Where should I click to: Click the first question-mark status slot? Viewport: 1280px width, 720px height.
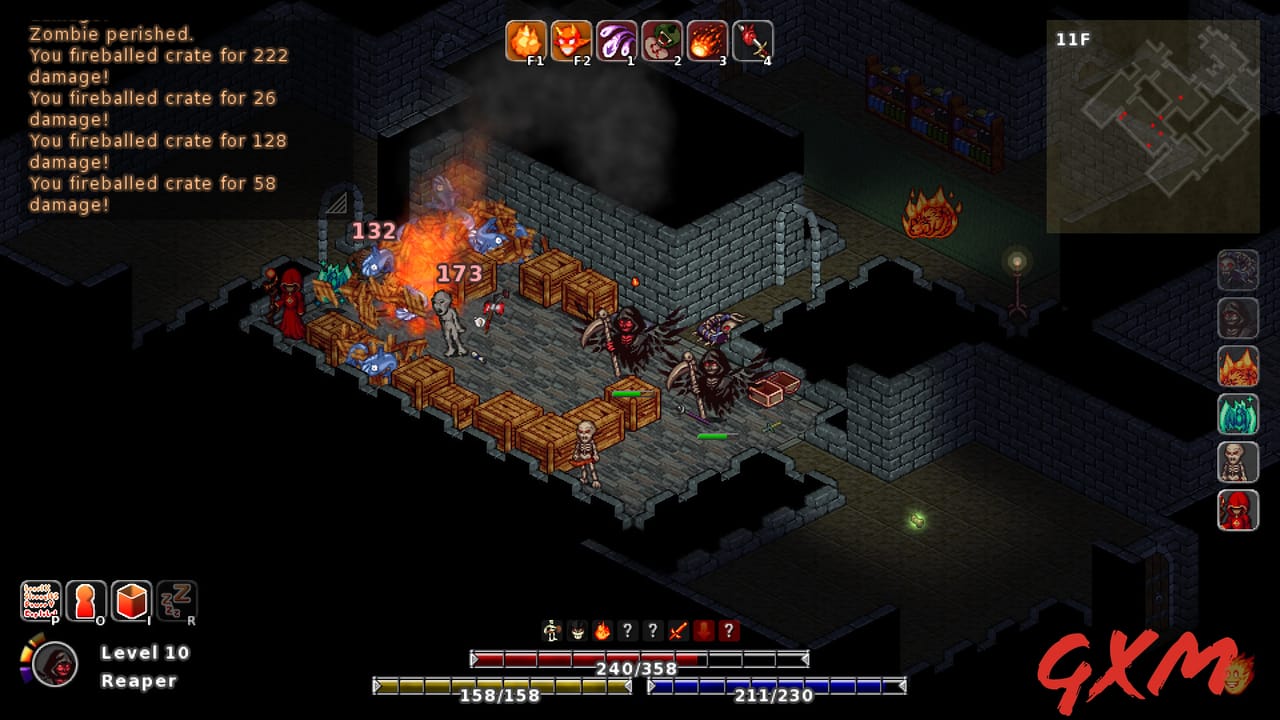[628, 631]
